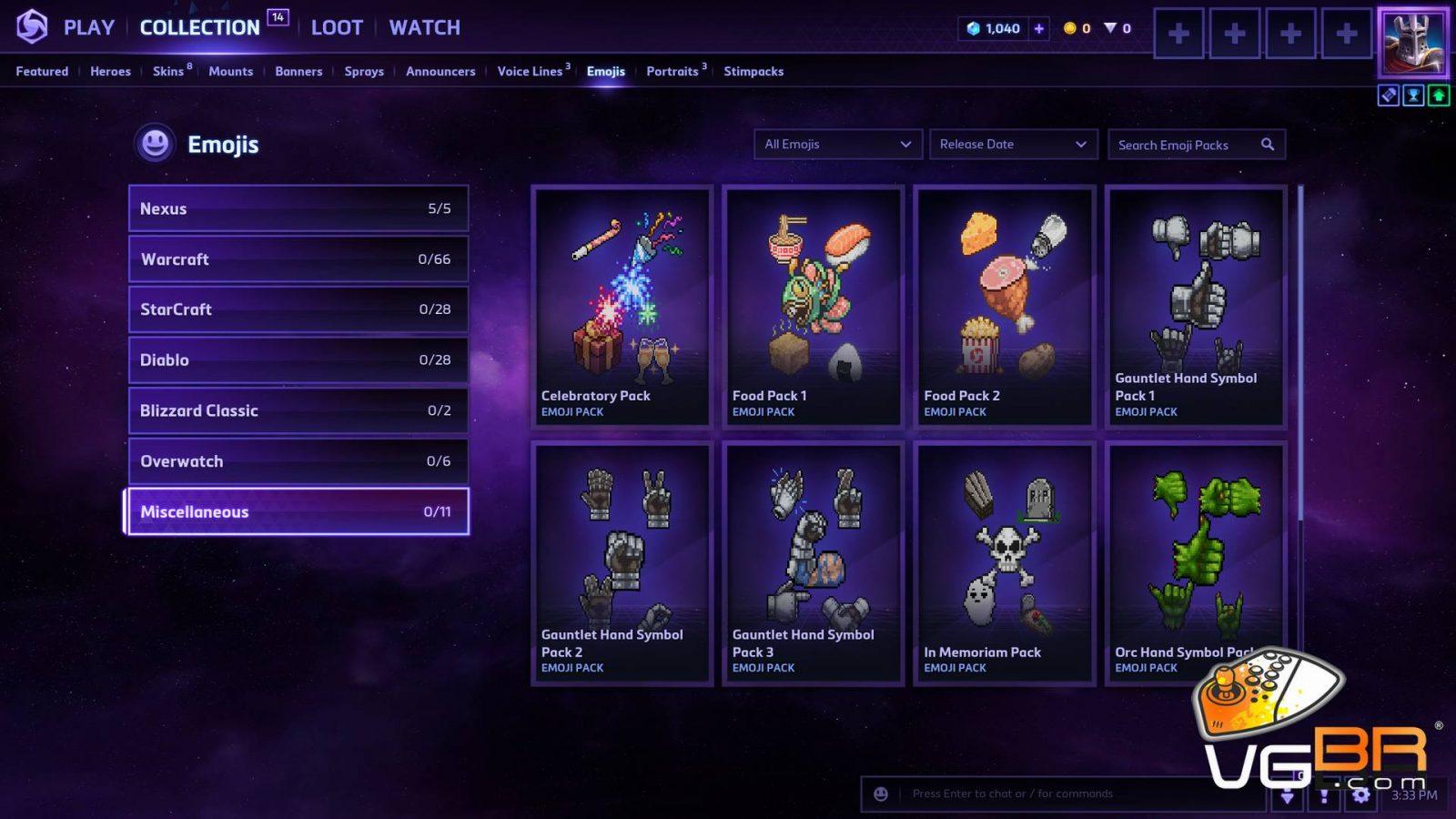This screenshot has height=819, width=1456.
Task: Select the Diablo emoji category
Action: [298, 360]
